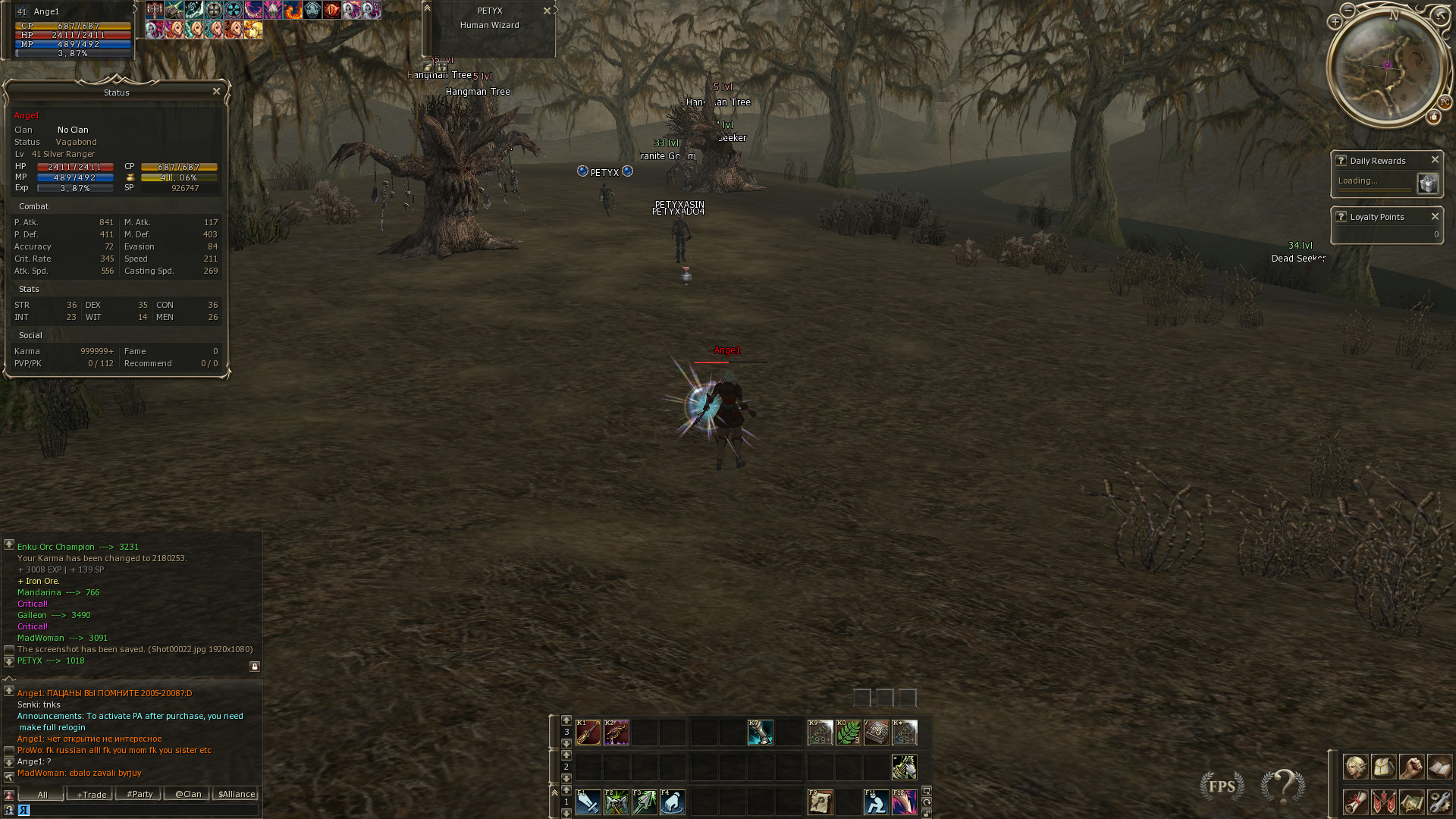Open system settings wrench icon
This screenshot has height=819, width=1456.
pos(1439,802)
